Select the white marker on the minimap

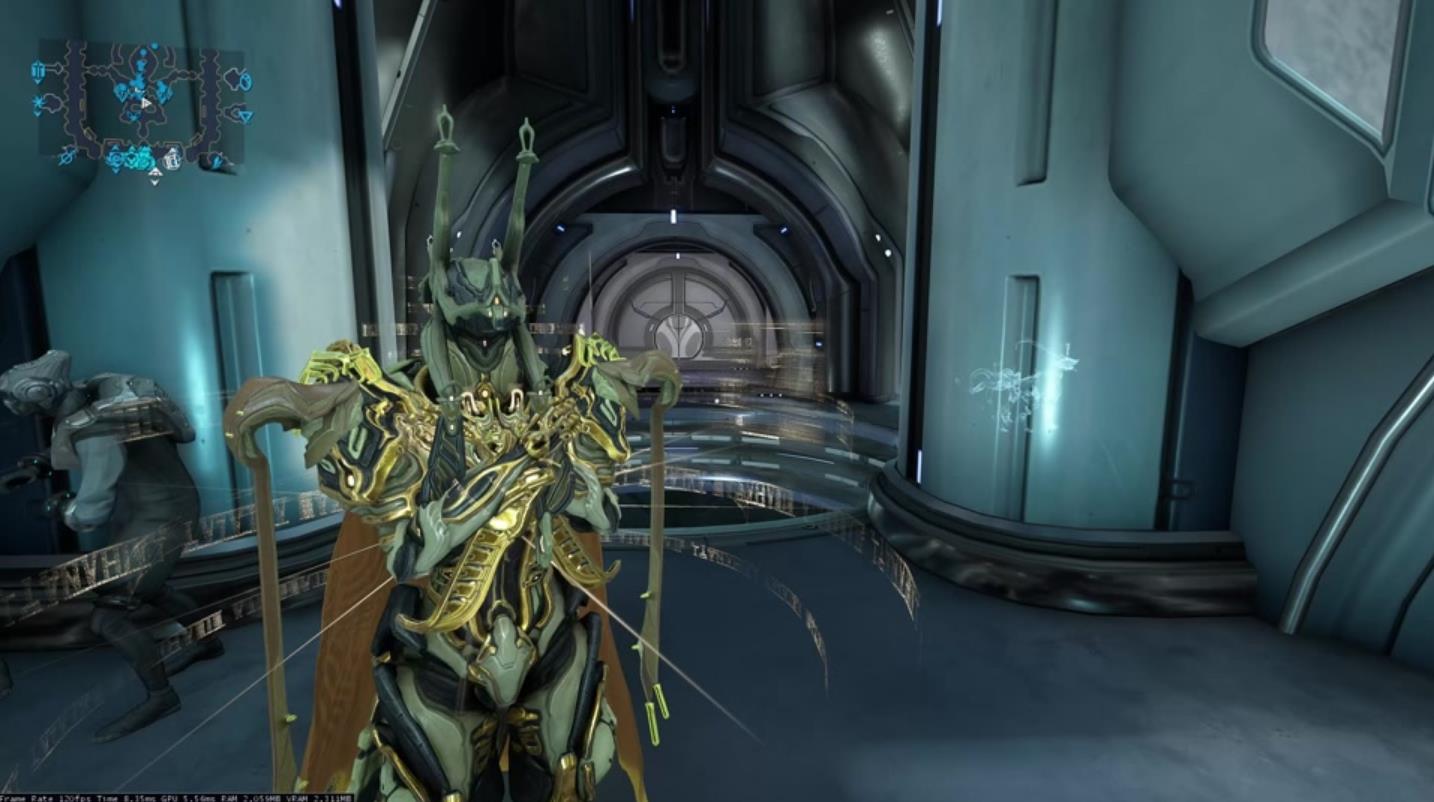click(x=172, y=158)
